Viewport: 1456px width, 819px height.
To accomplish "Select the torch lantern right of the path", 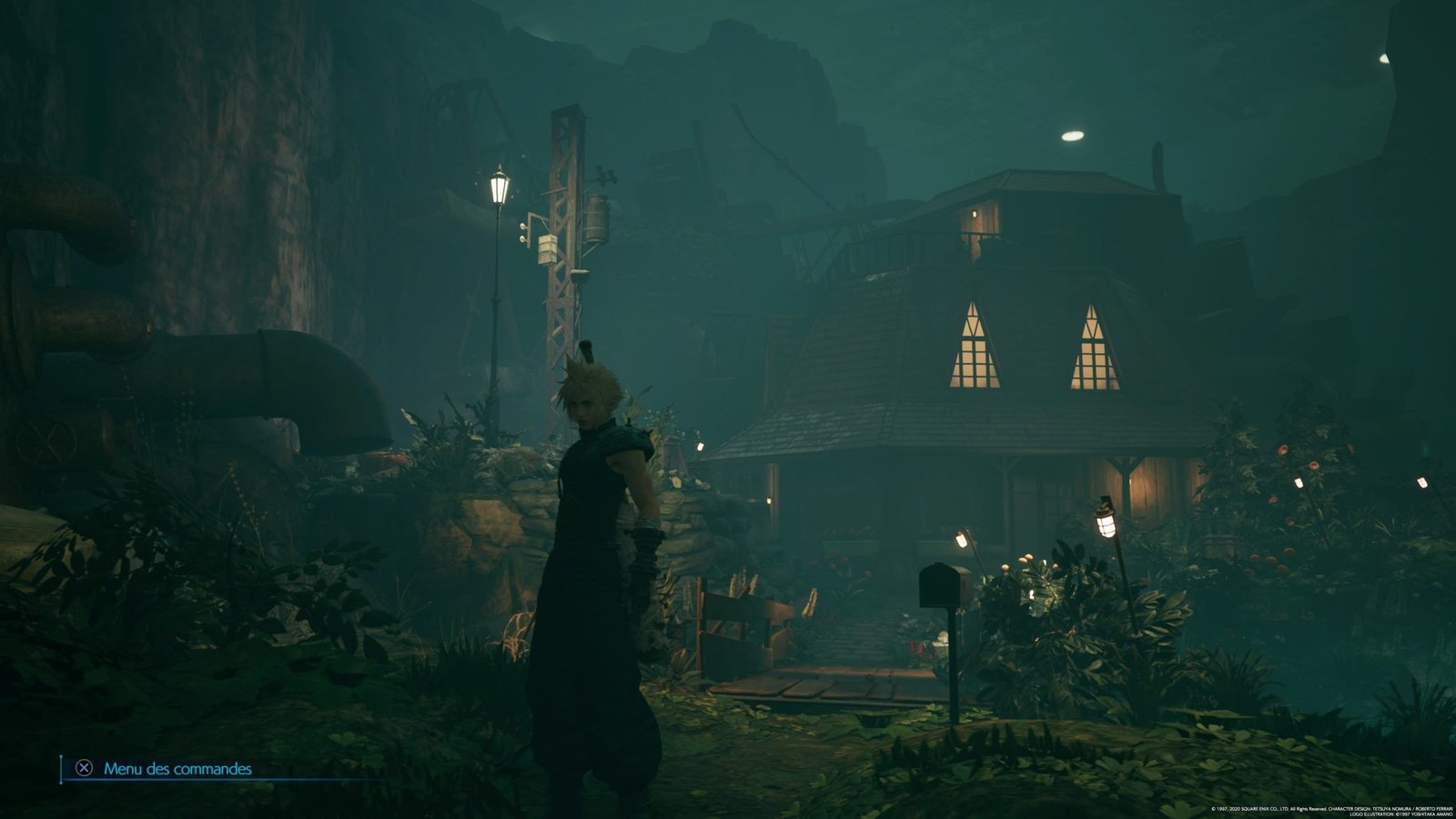I will pos(1104,523).
